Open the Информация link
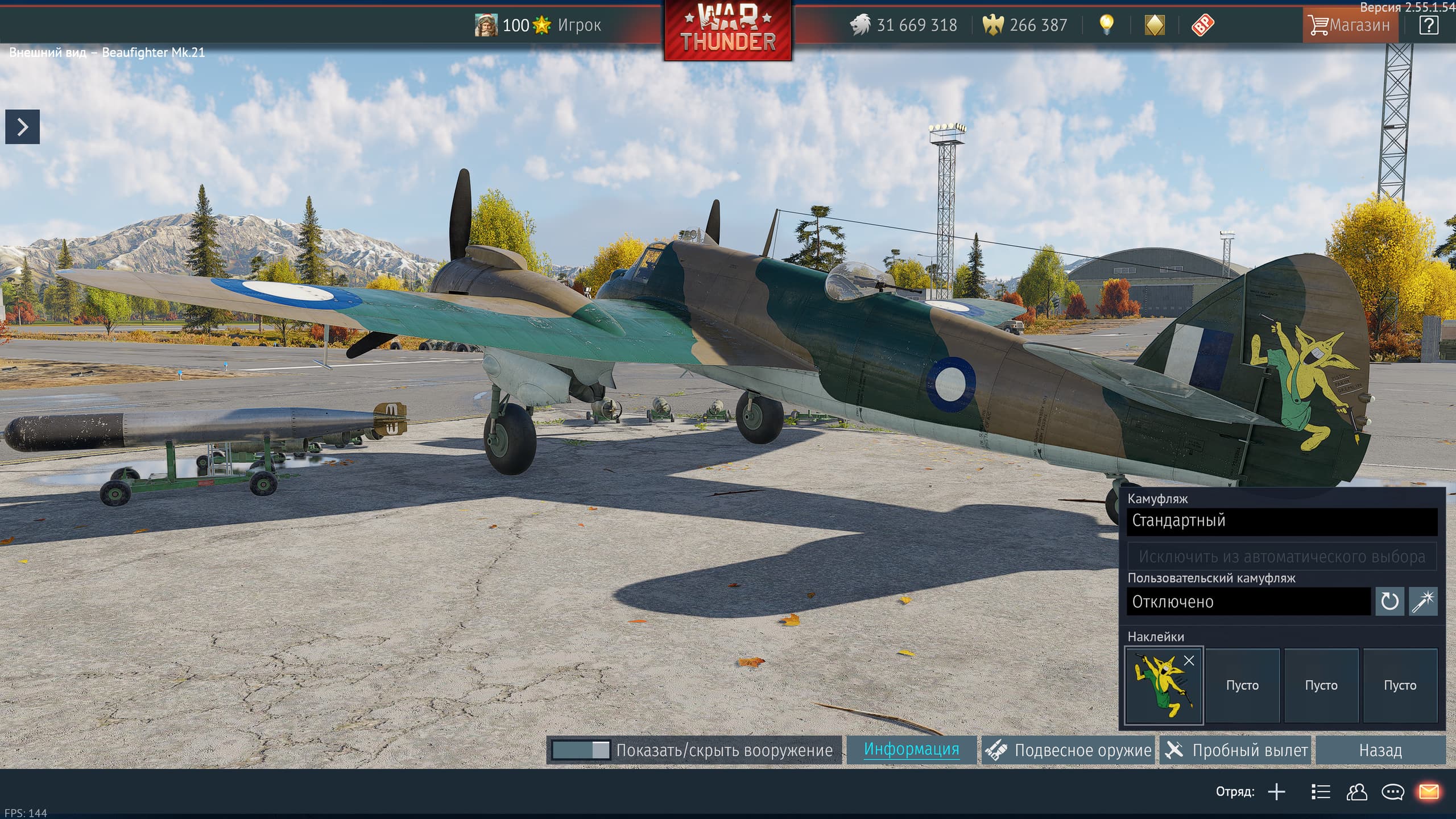This screenshot has width=1456, height=819. click(911, 750)
